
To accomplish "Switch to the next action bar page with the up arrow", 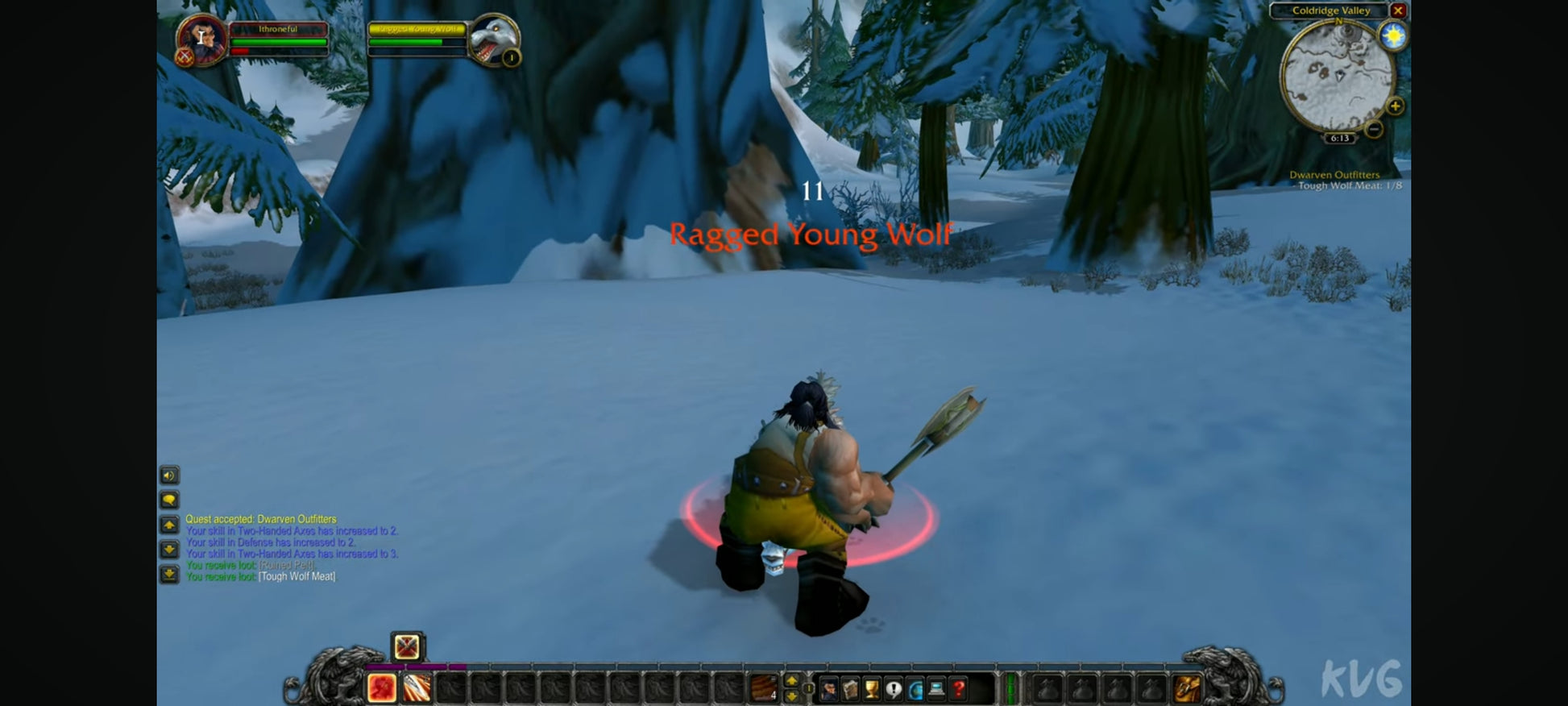I will click(x=791, y=681).
